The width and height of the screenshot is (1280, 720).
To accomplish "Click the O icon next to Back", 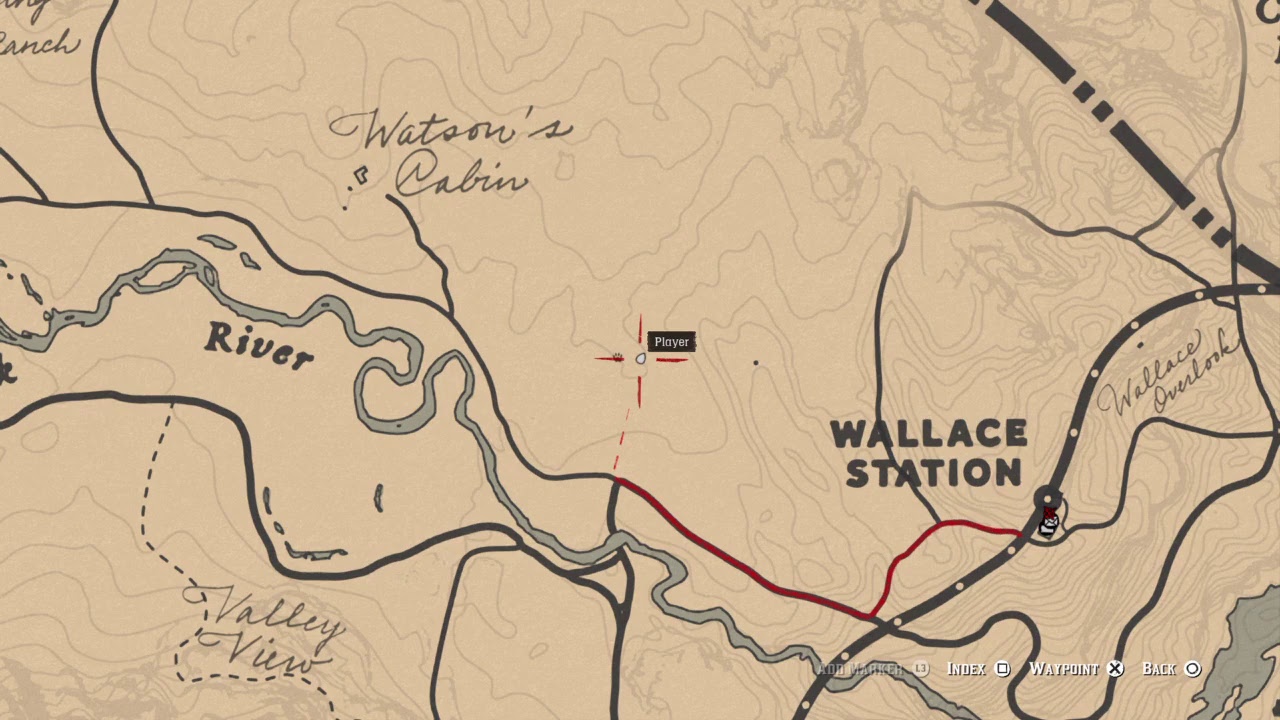I will tap(1193, 670).
